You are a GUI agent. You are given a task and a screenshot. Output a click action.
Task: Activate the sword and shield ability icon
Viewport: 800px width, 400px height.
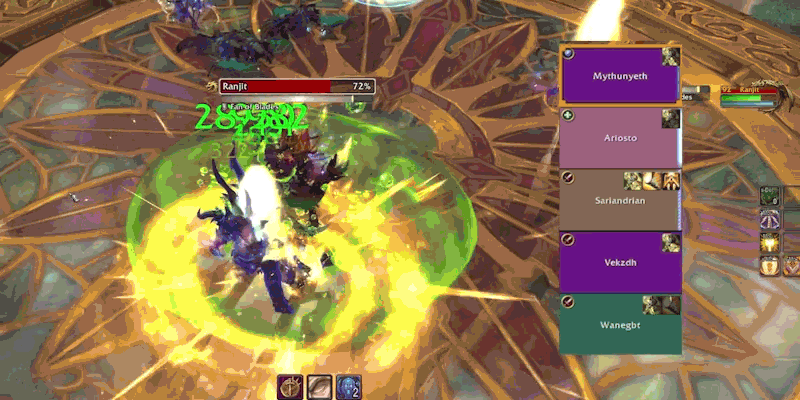pyautogui.click(x=291, y=387)
